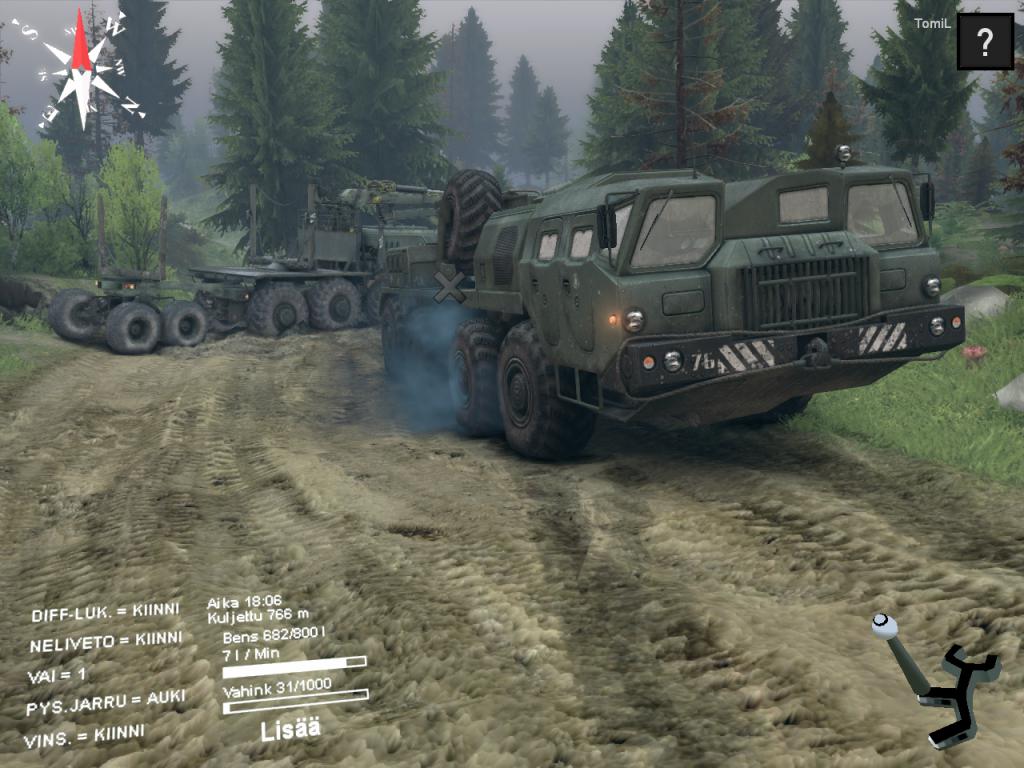Select the X marker on the truck
The height and width of the screenshot is (768, 1024).
pyautogui.click(x=450, y=288)
